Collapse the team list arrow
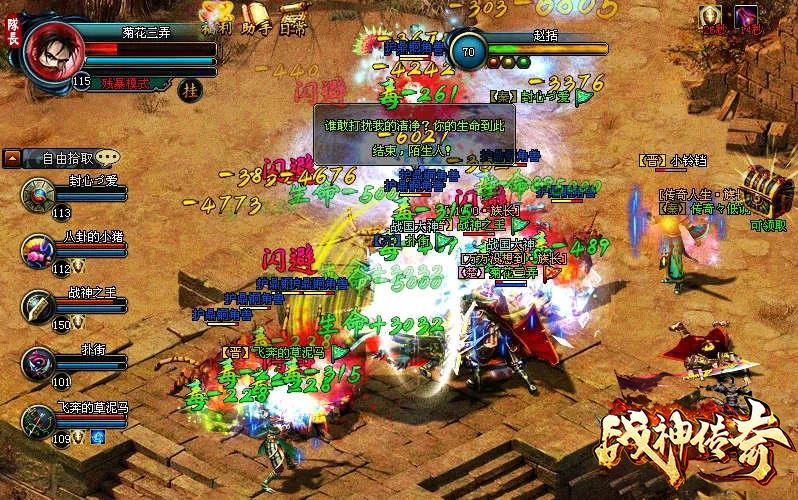Screen dimensions: 798x500 [x=12, y=157]
